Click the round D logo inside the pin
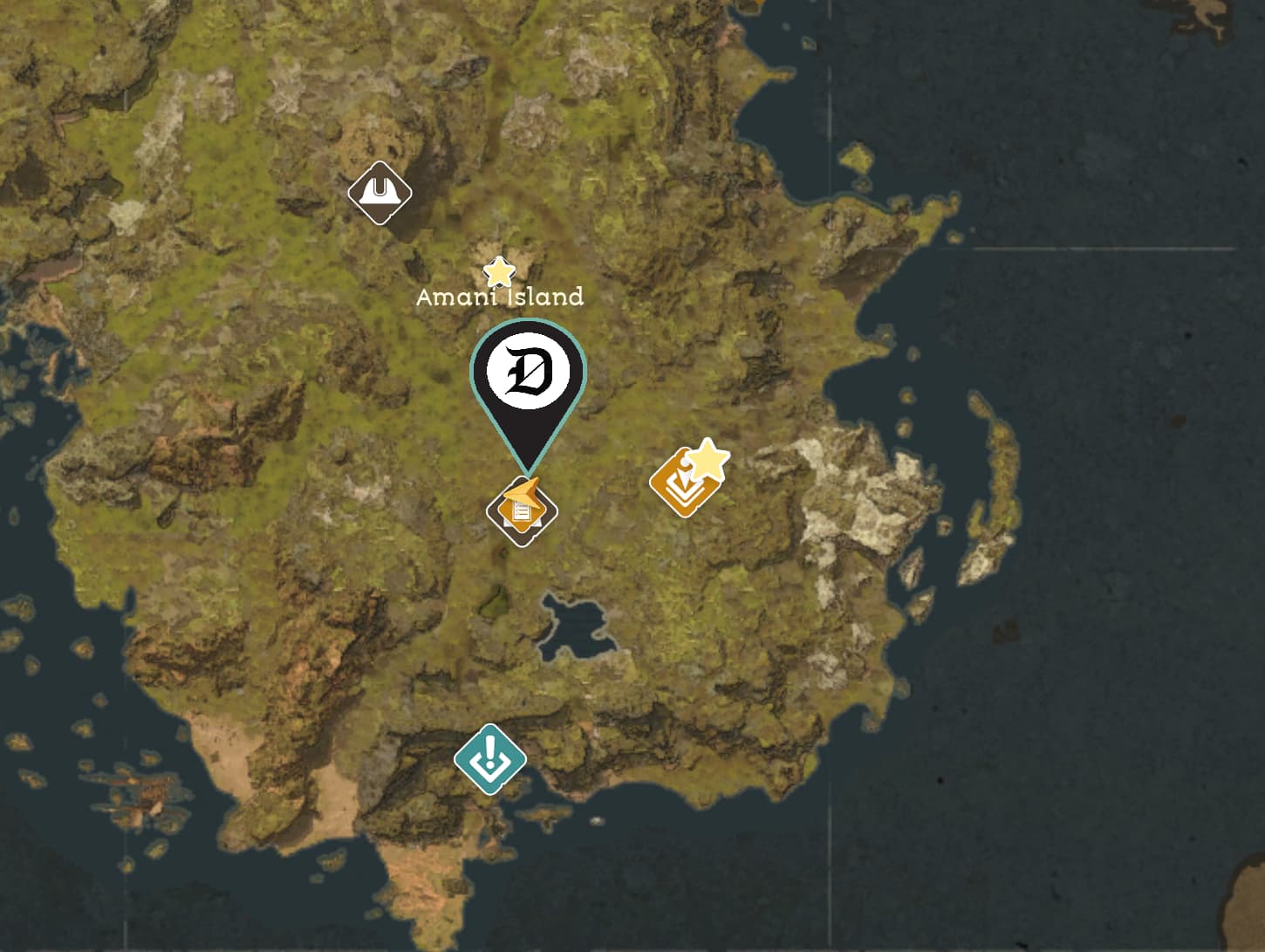Screen dimensions: 1265x952 click(526, 370)
